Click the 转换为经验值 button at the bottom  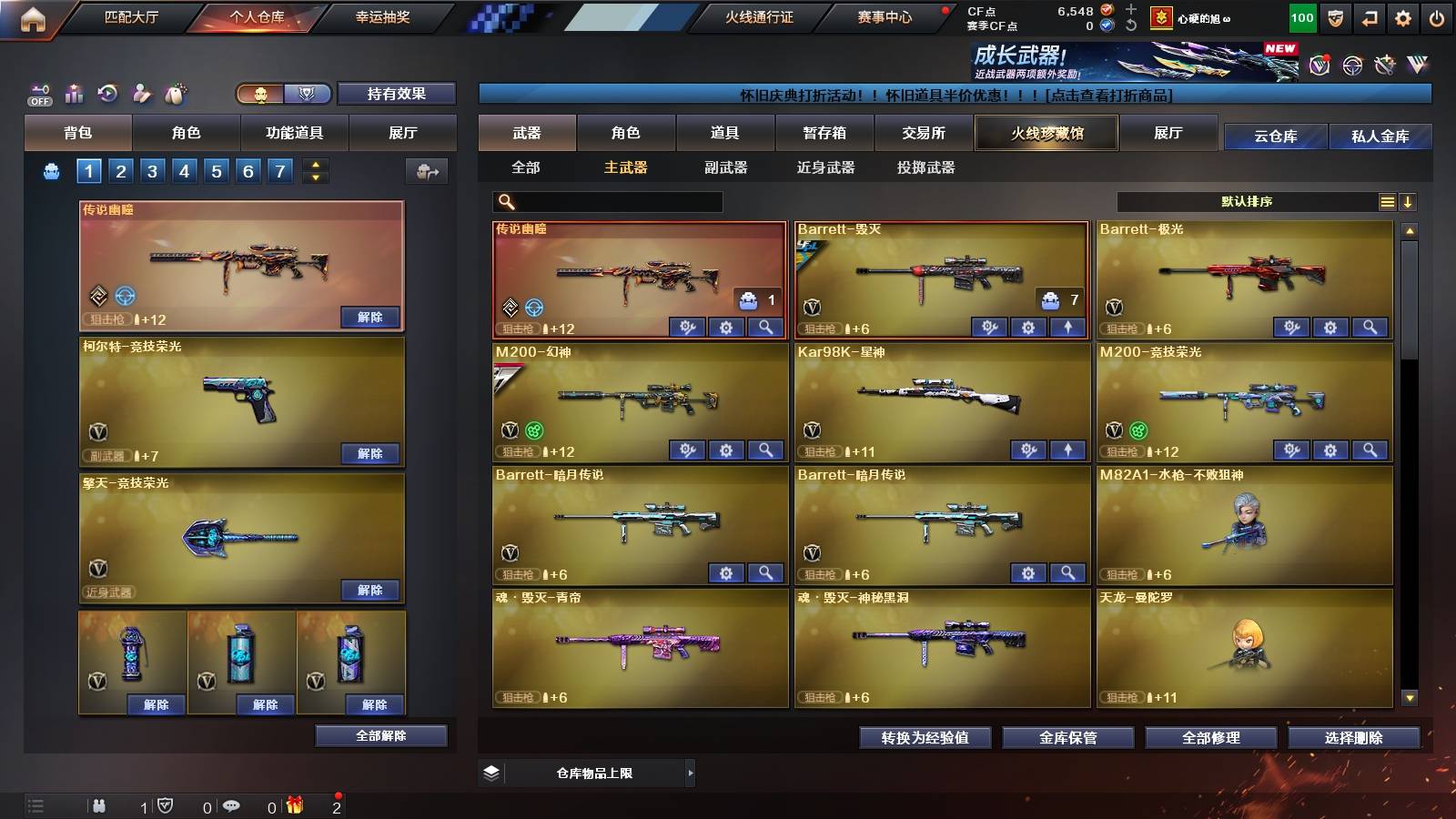[925, 738]
